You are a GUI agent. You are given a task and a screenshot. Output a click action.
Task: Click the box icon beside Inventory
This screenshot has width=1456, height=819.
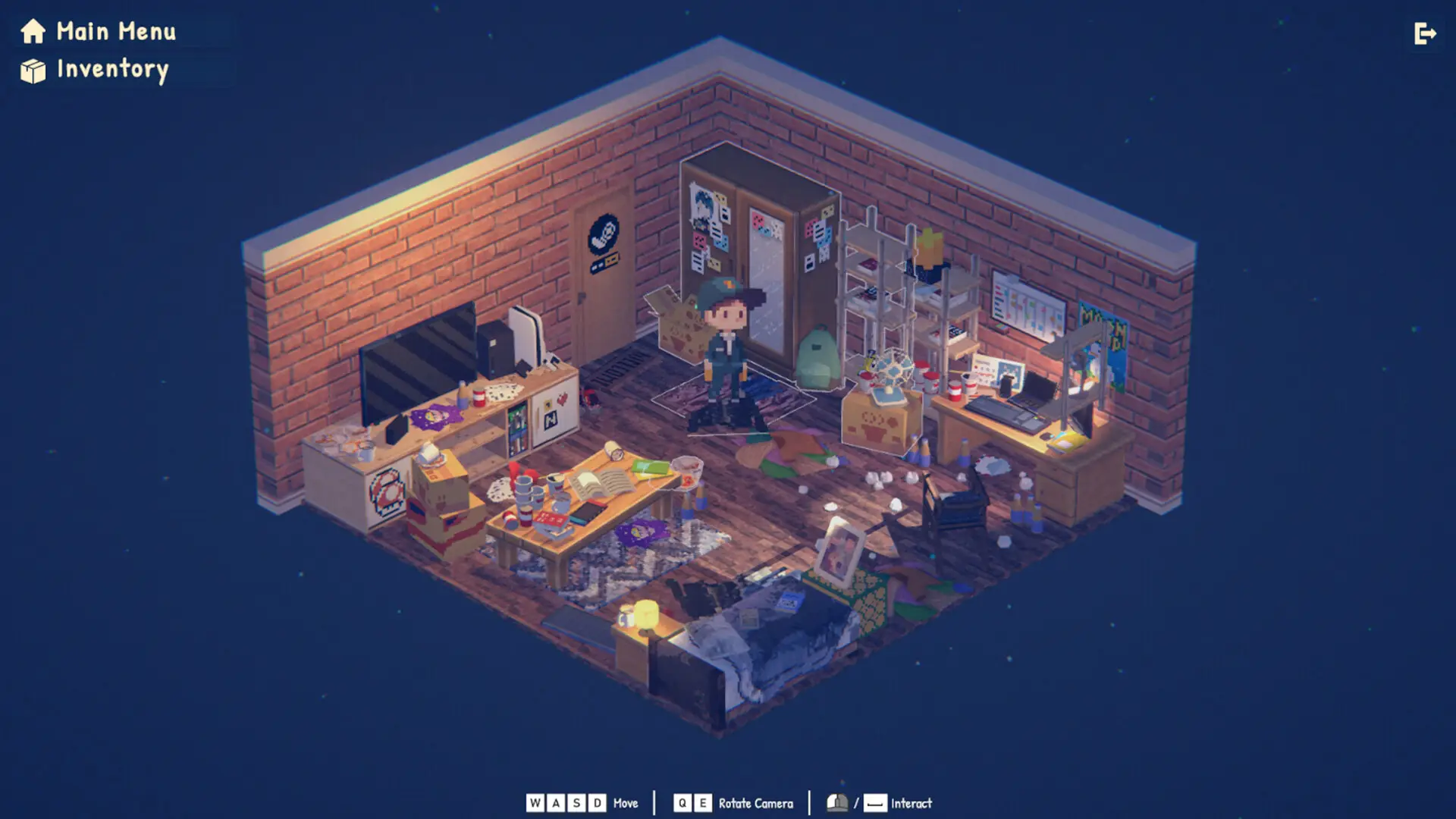tap(32, 71)
